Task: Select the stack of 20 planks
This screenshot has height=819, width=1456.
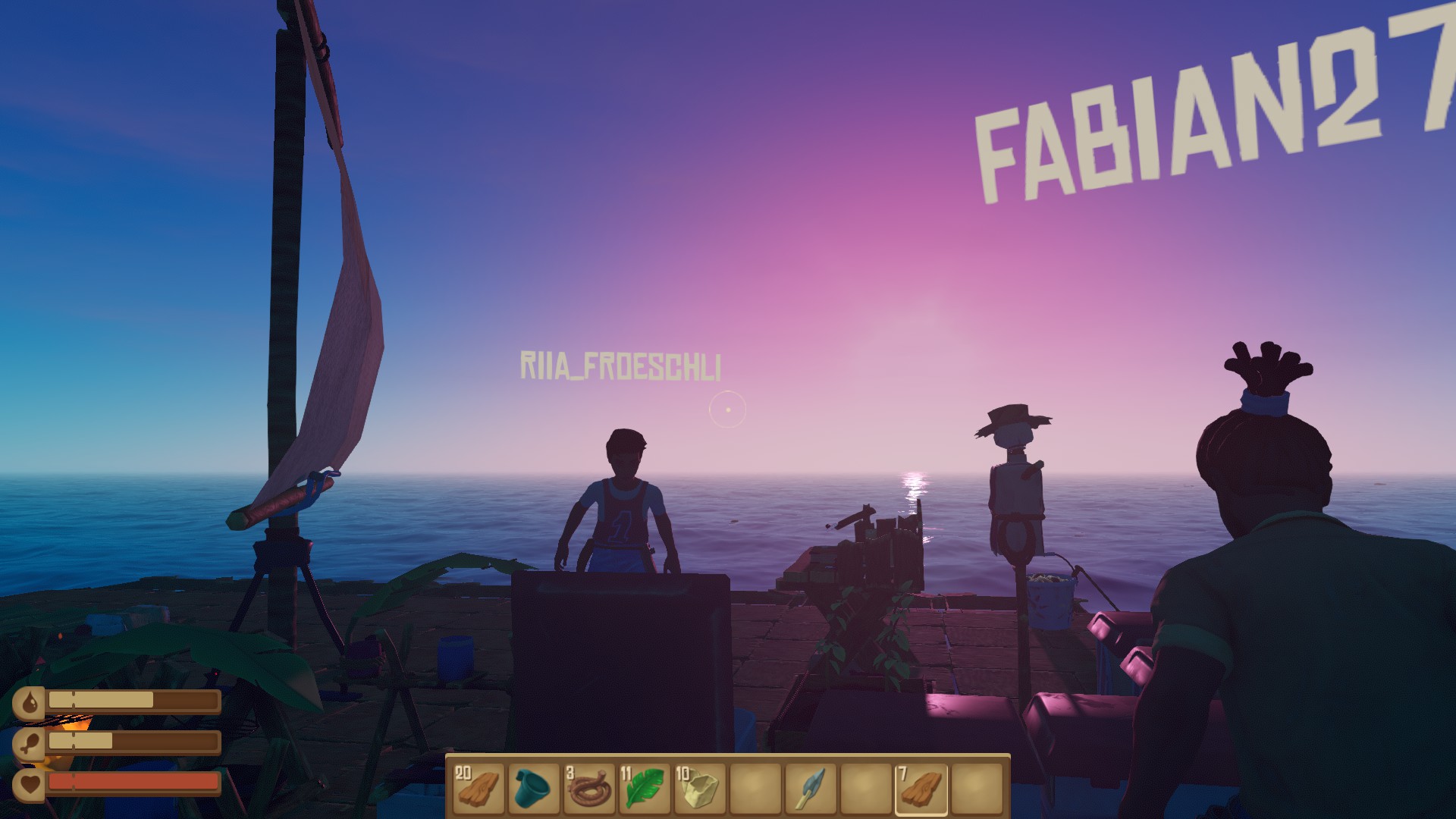Action: point(478,788)
